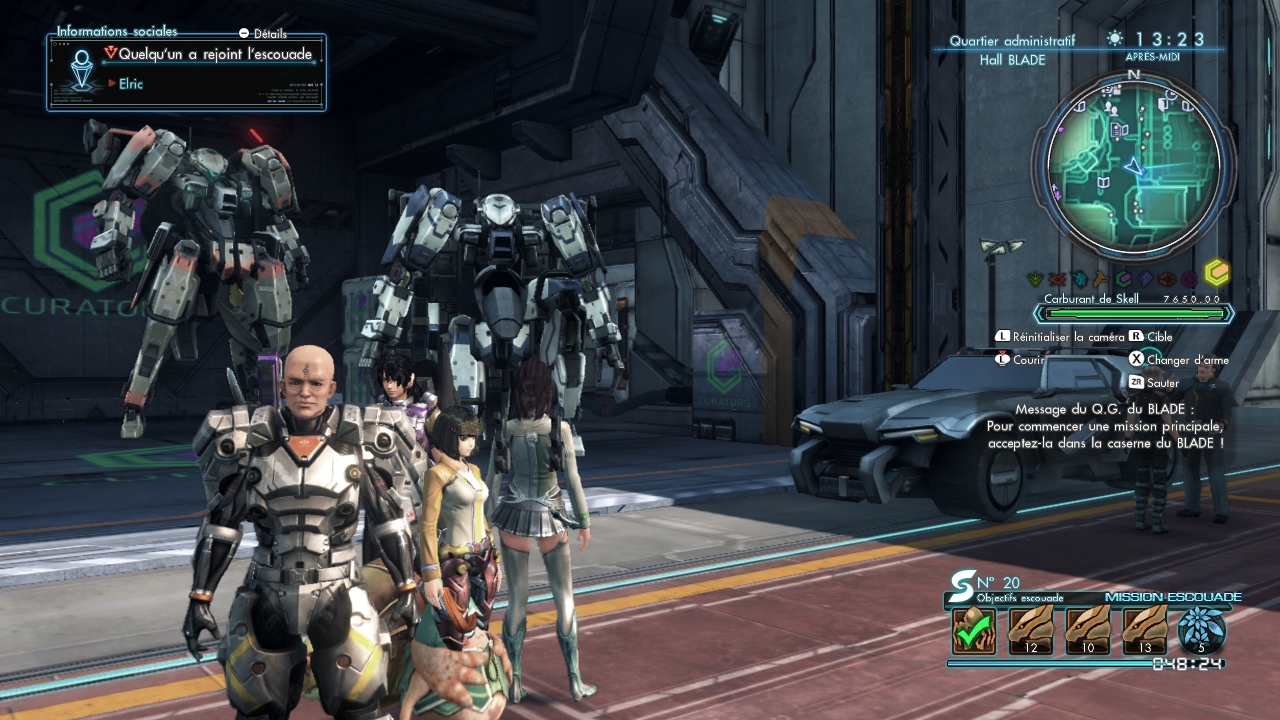Choose the red crossed division icon
Screen dimensions: 1280x720
(x=1057, y=279)
